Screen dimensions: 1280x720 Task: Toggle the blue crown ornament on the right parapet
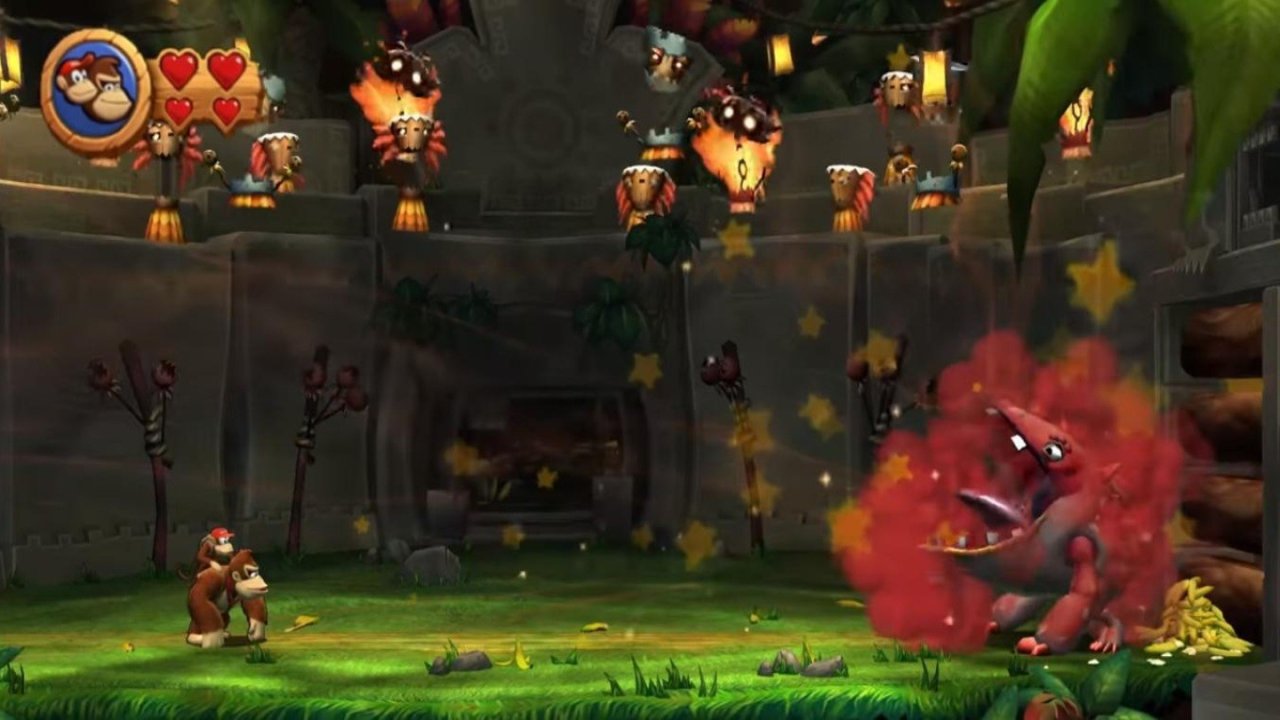point(933,182)
